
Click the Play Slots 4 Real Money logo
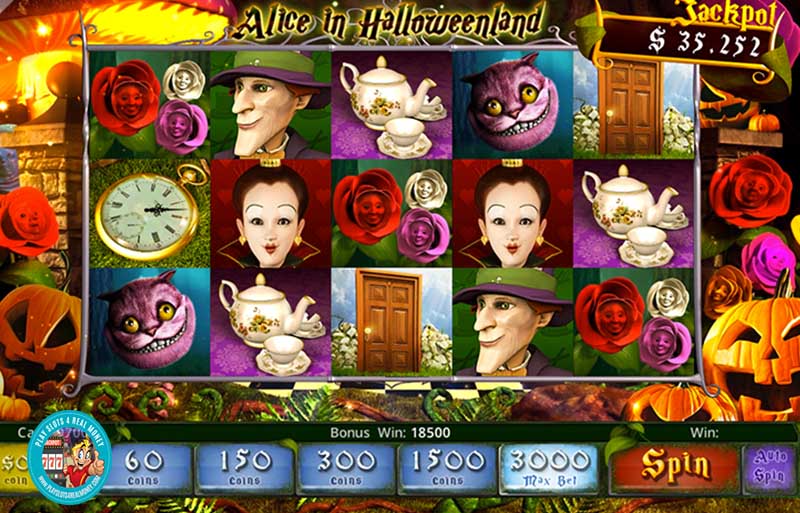[x=69, y=457]
